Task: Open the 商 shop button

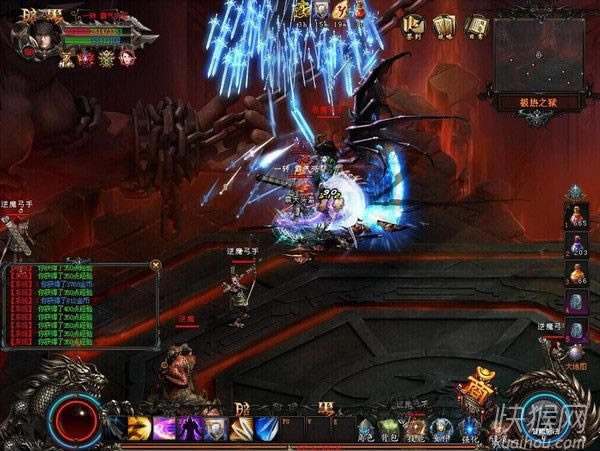Action: (473, 390)
